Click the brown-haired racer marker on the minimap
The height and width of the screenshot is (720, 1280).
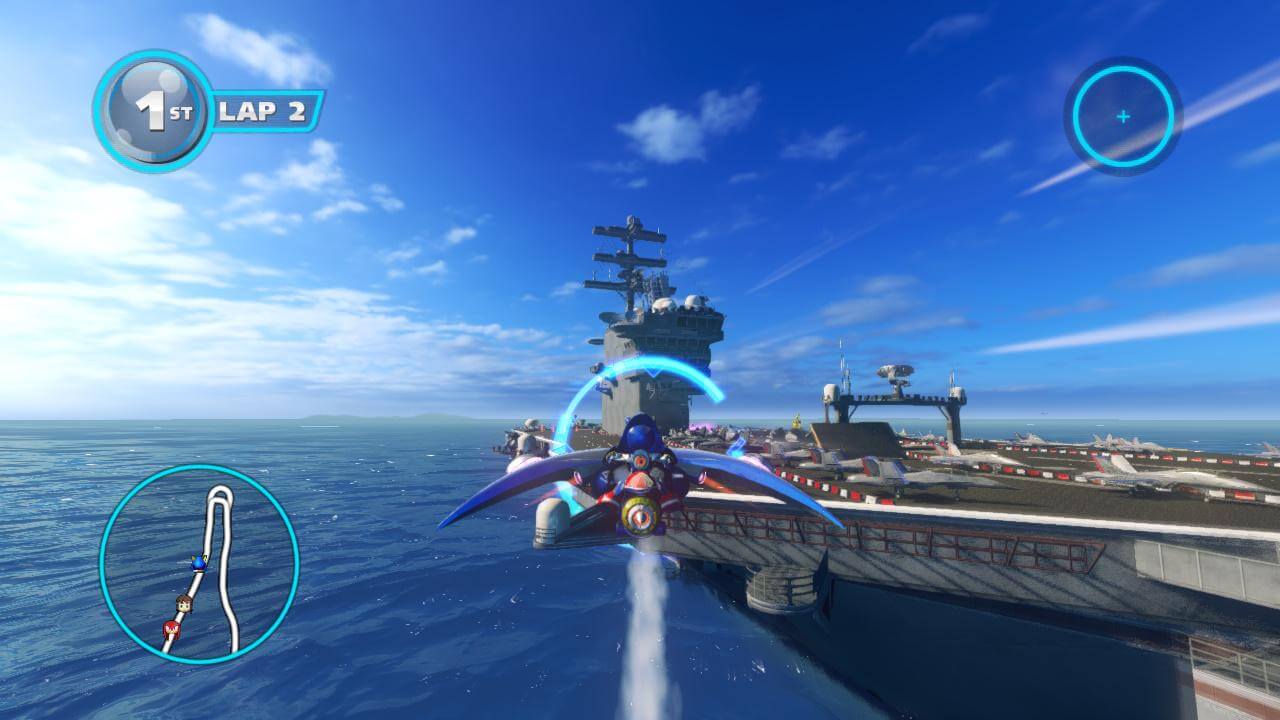click(x=183, y=604)
